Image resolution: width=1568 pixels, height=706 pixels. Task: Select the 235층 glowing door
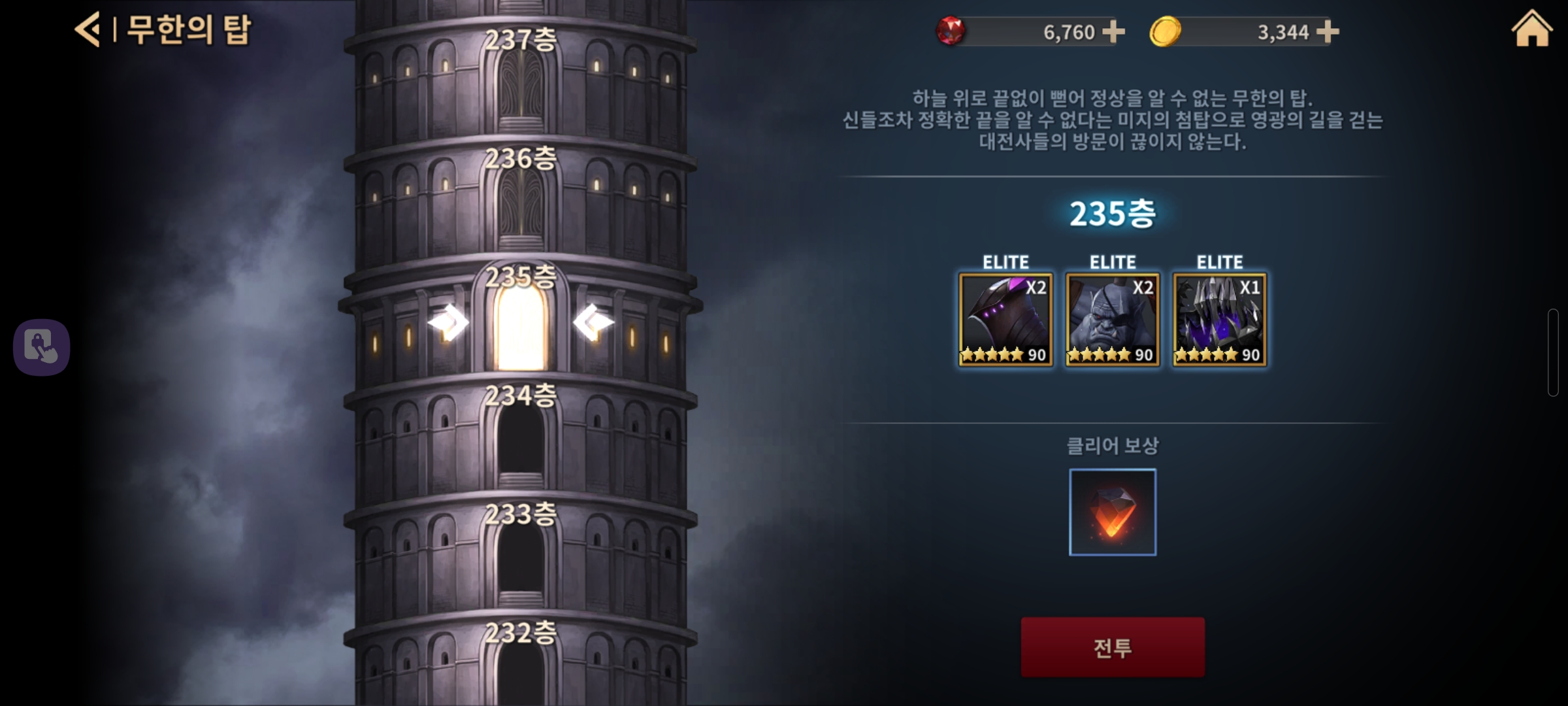520,327
